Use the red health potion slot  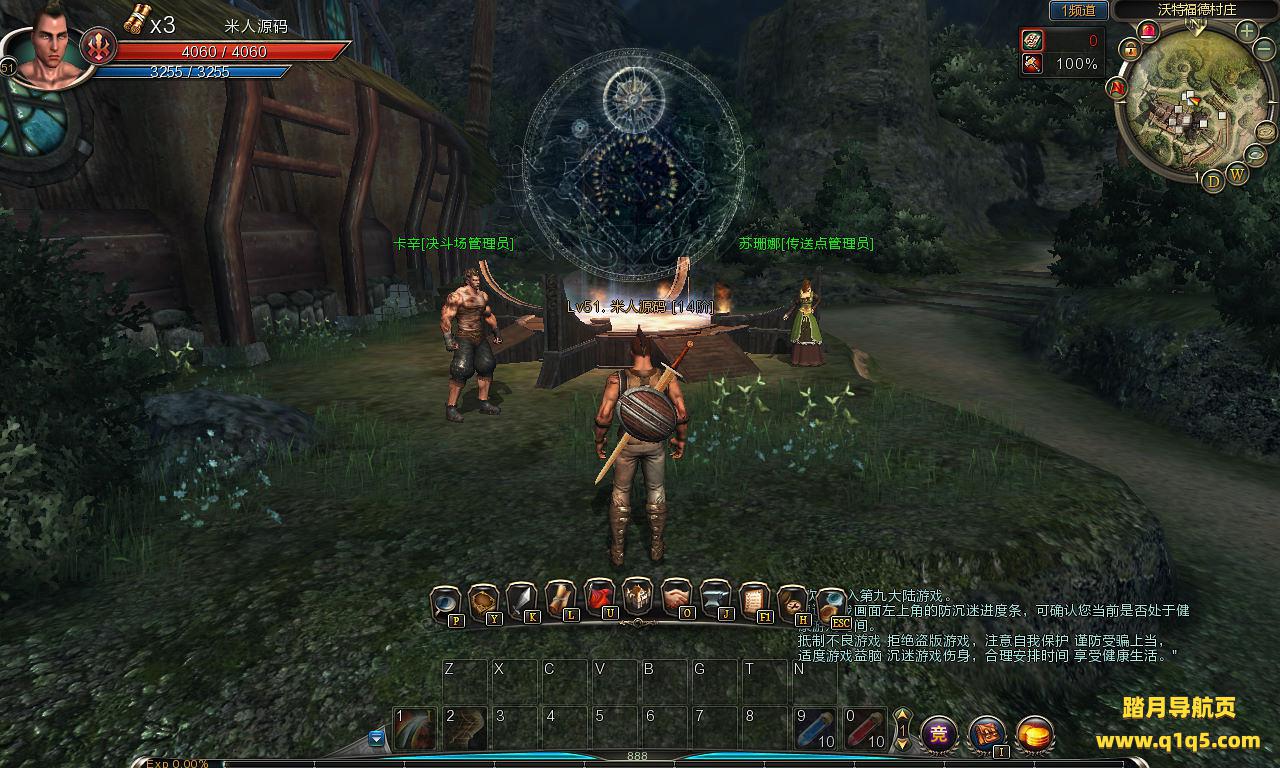click(x=864, y=729)
